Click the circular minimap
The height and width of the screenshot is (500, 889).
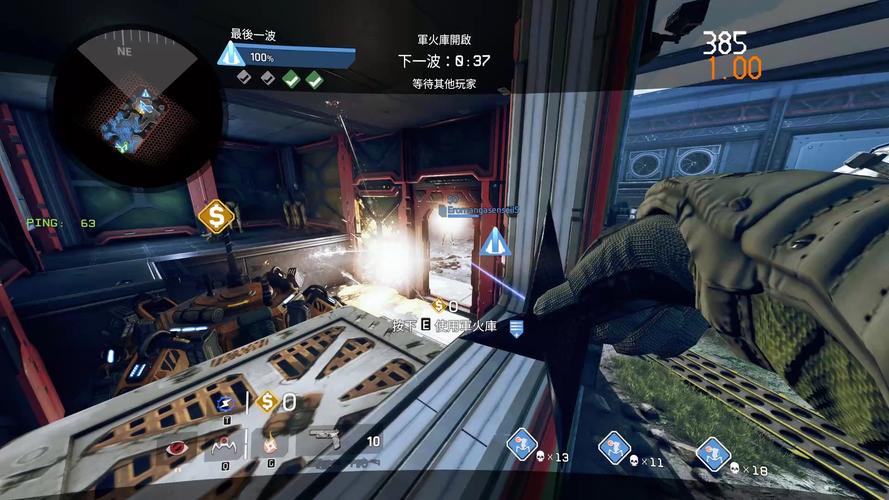[x=125, y=105]
